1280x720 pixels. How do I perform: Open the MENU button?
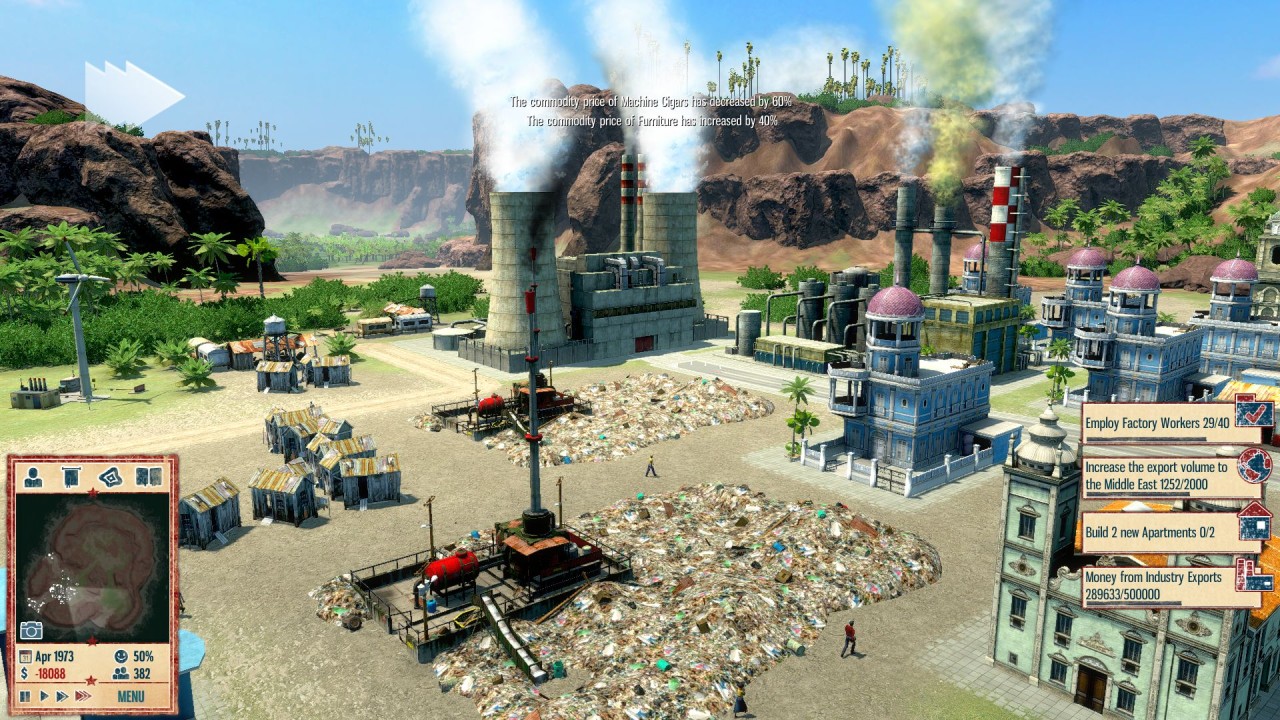pos(131,696)
